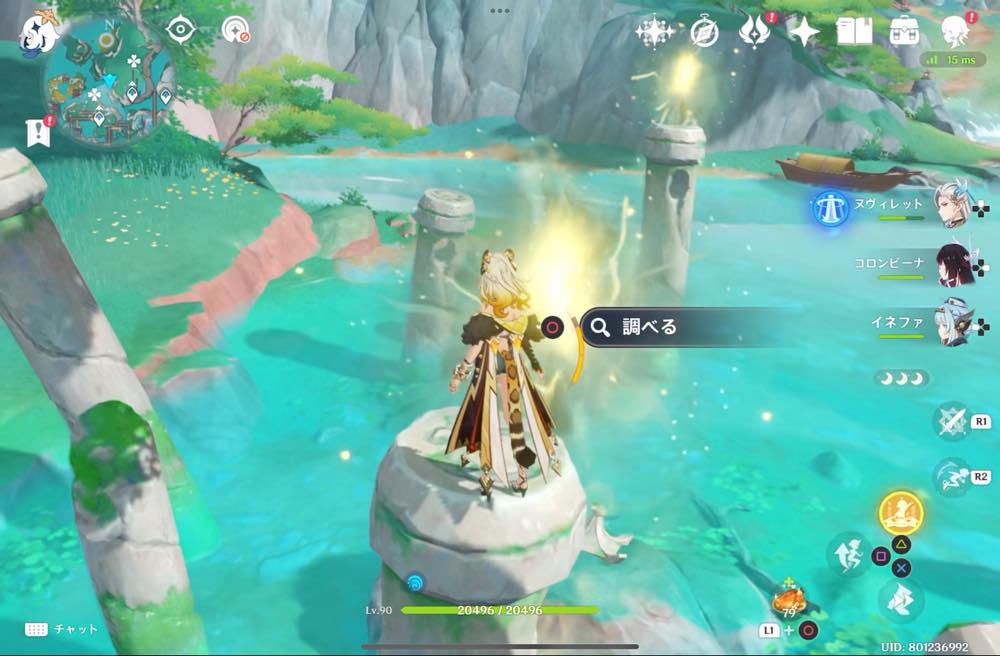Switch to party member ヌヴィレット

950,205
